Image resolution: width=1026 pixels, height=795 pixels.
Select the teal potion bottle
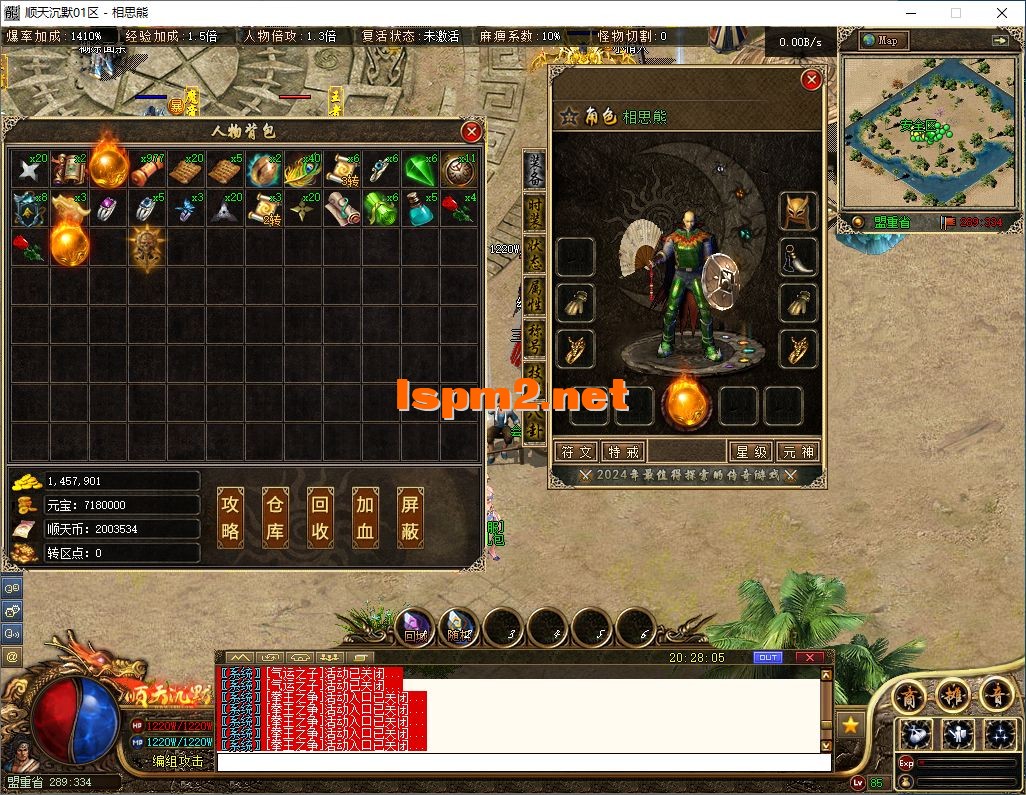point(421,210)
